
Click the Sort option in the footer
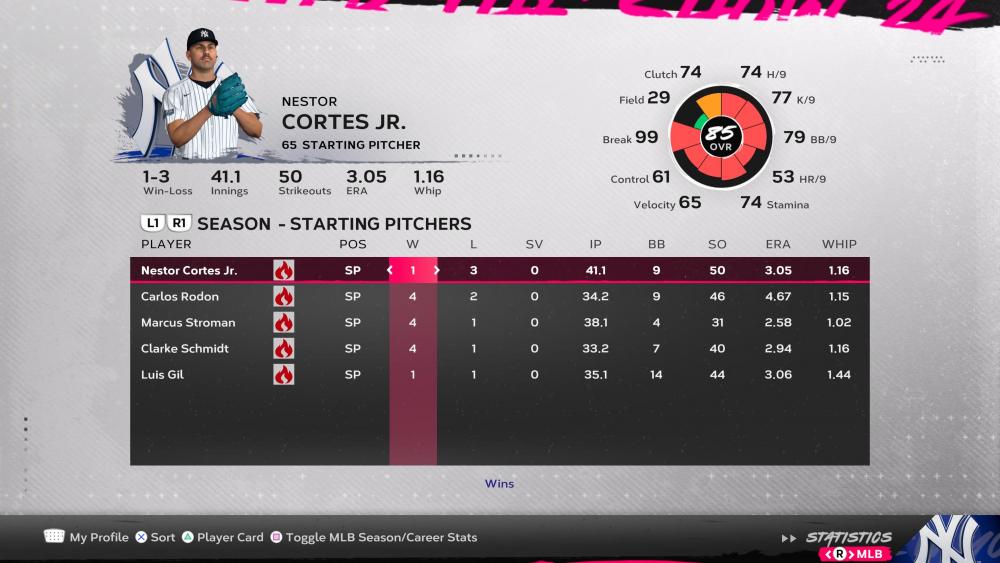(x=155, y=537)
